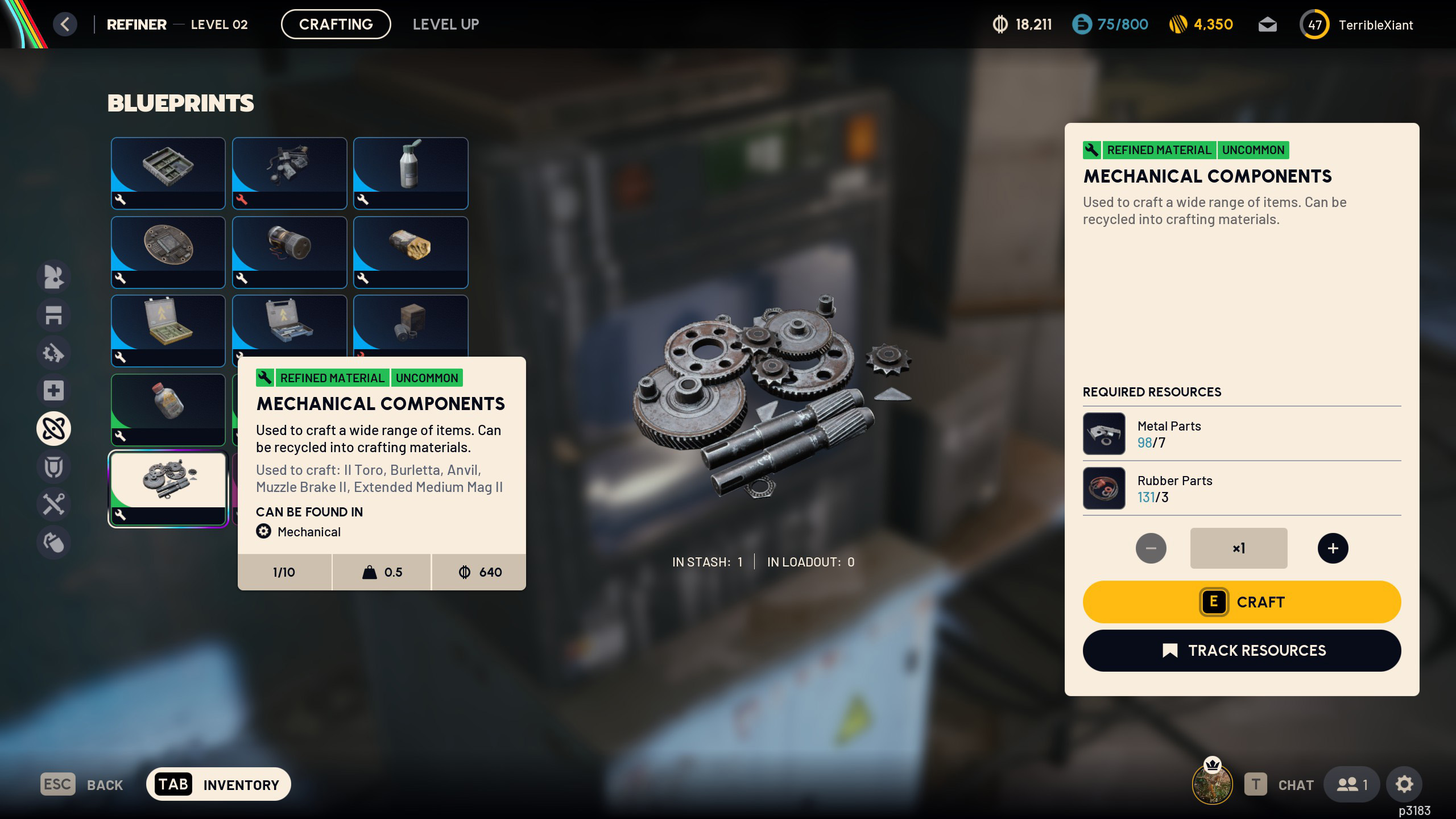Open the settings gear icon

pyautogui.click(x=1404, y=785)
